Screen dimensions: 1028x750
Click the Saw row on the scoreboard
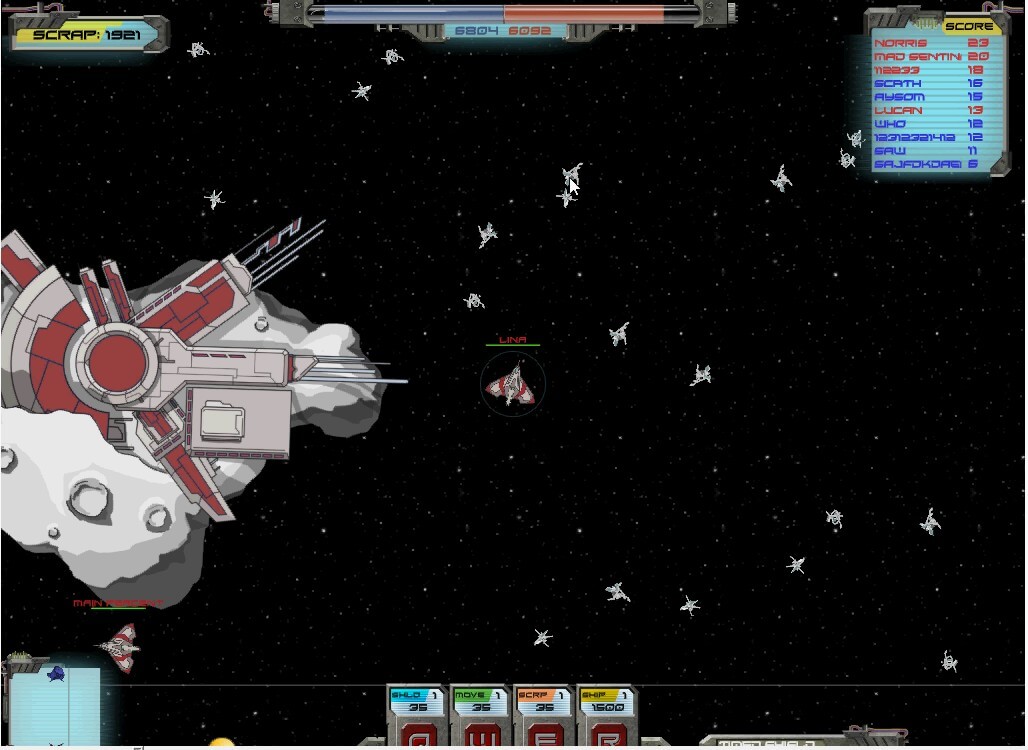tap(931, 151)
